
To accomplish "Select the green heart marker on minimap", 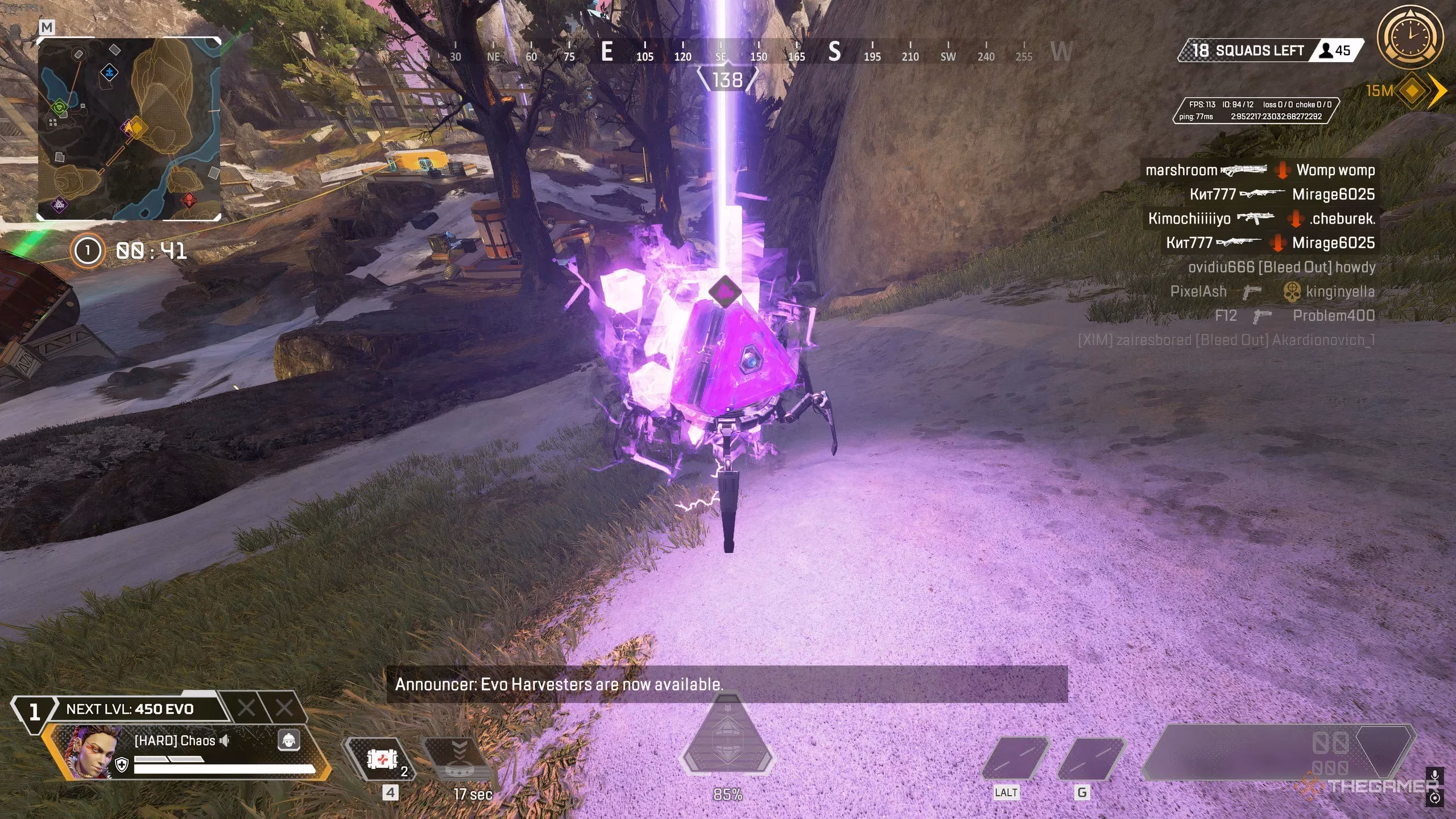I will click(59, 107).
